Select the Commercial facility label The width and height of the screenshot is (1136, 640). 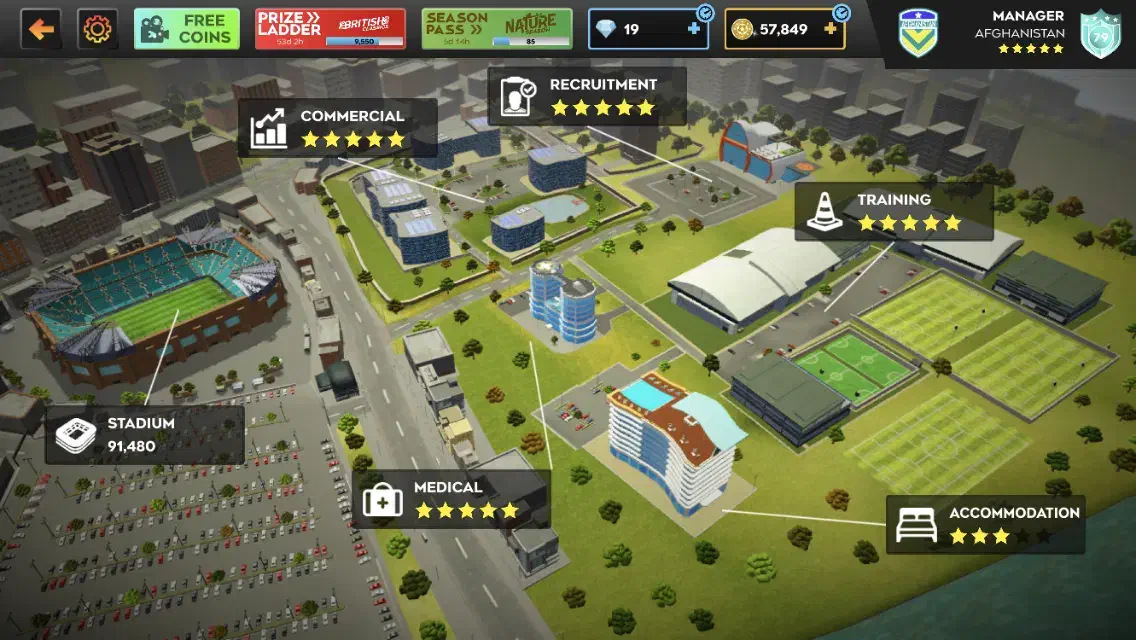pos(338,128)
